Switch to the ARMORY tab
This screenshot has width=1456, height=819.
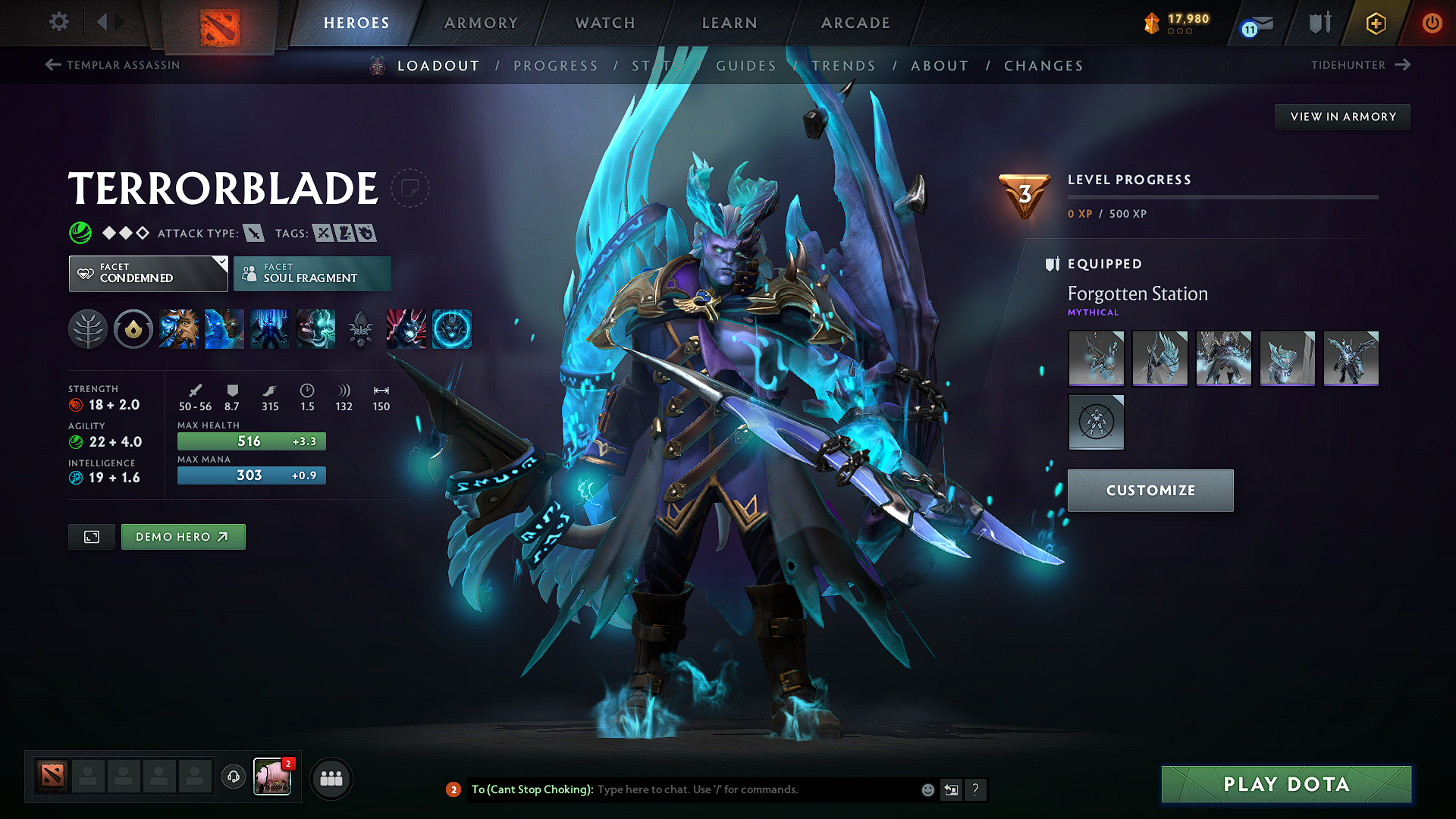click(x=480, y=23)
